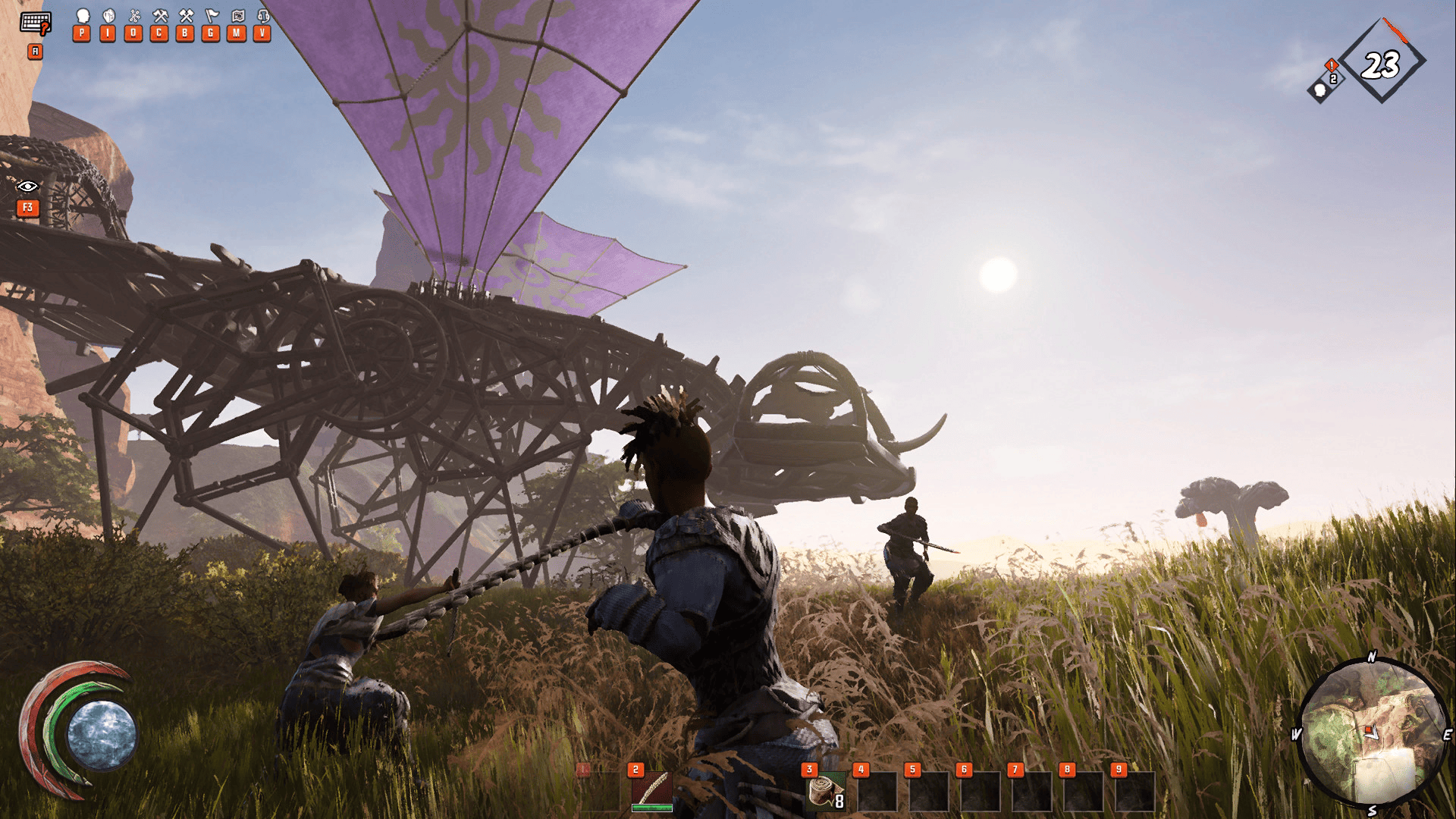Toggle the HUD eye visibility indicator near F3
This screenshot has width=1456, height=819.
pyautogui.click(x=27, y=184)
